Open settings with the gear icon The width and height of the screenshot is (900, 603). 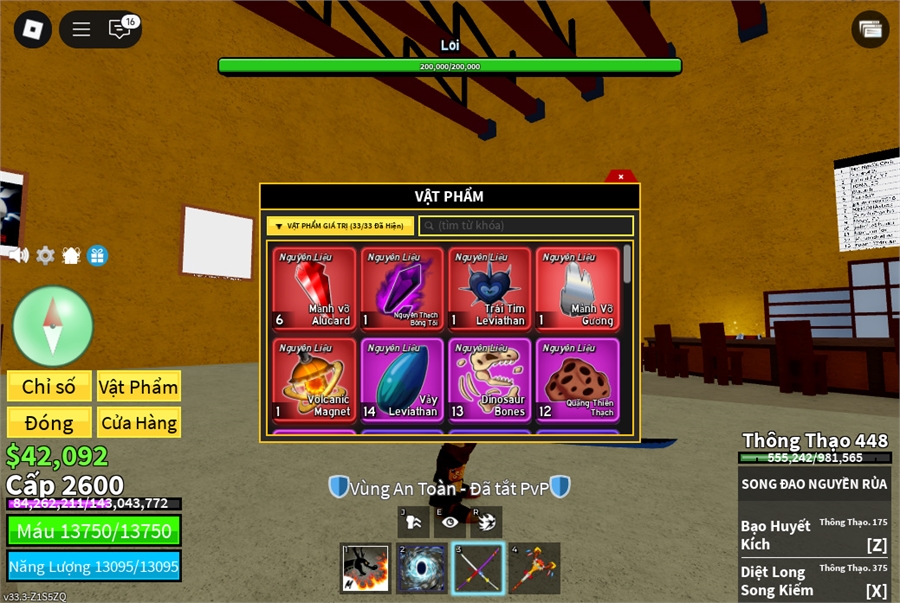pos(45,255)
